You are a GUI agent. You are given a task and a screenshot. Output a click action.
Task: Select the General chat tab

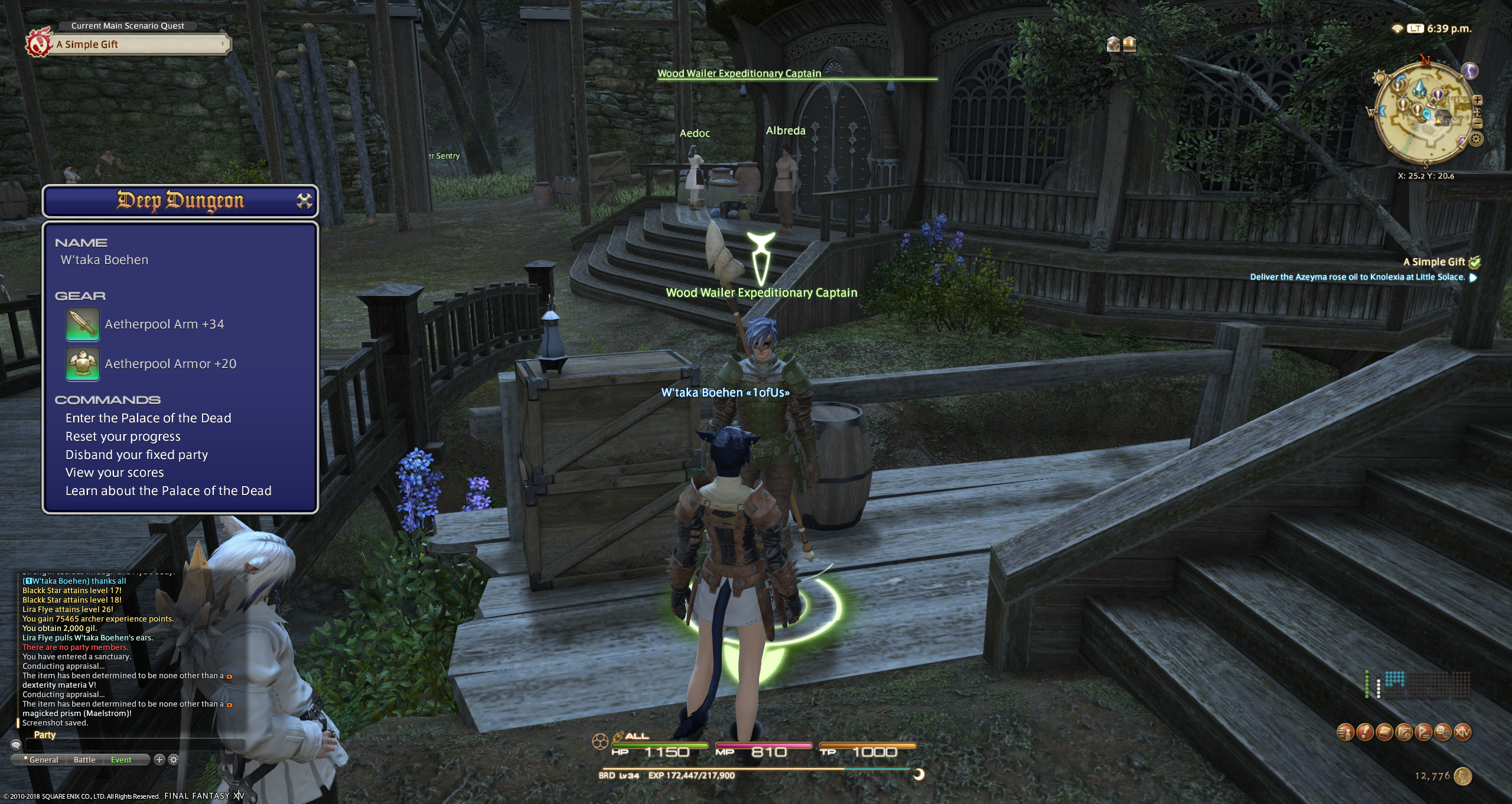coord(43,760)
